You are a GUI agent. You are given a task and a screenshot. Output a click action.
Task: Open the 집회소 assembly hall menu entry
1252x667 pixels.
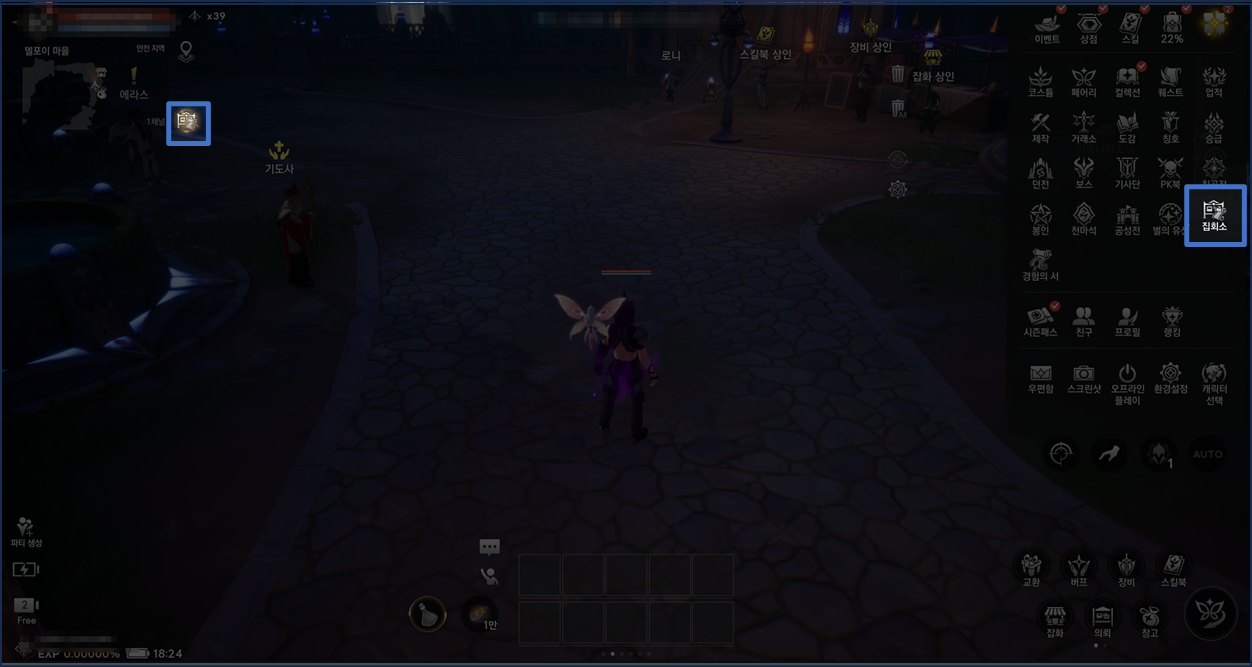[1215, 215]
